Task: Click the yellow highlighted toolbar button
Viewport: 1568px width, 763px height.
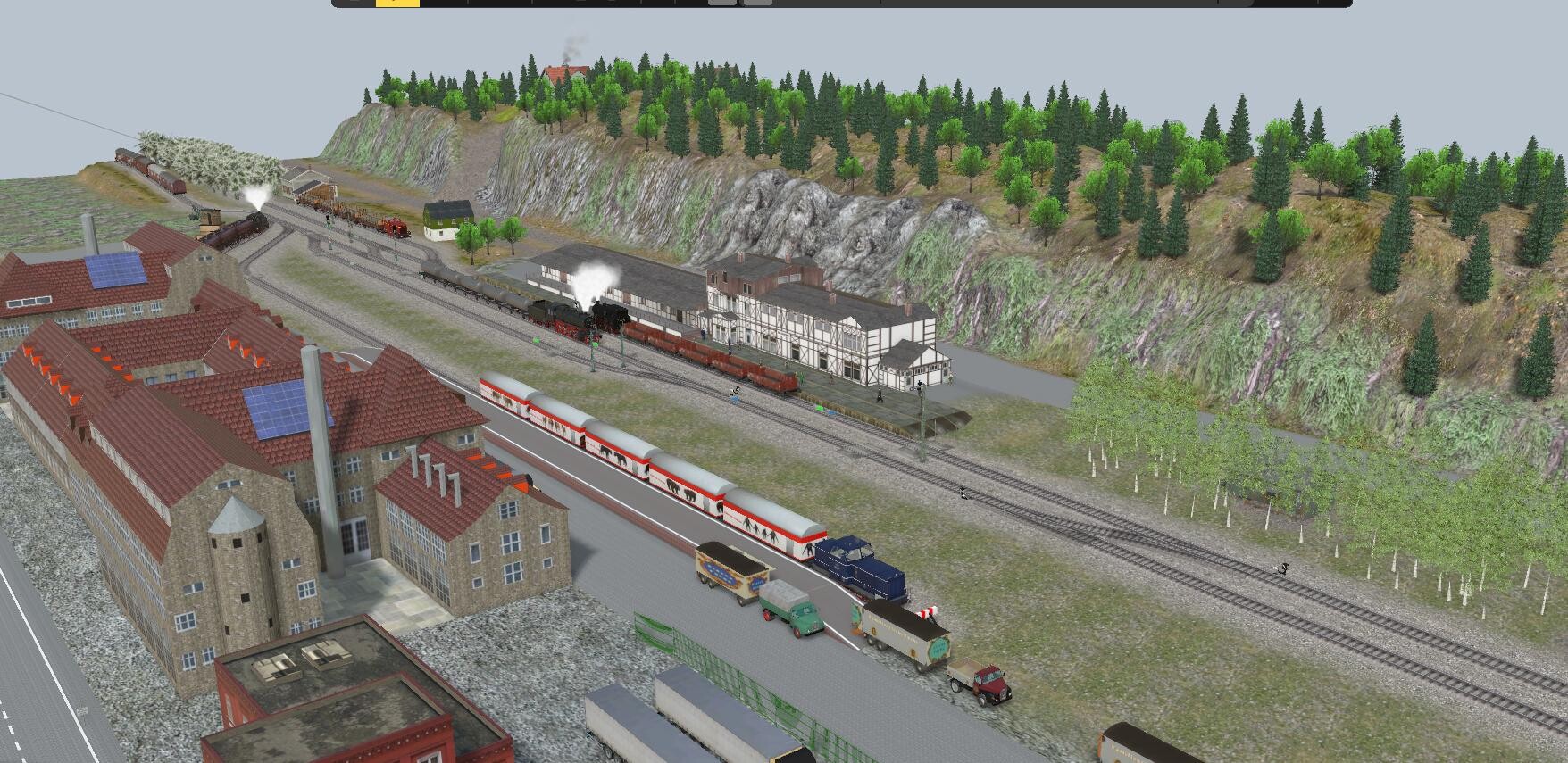Action: pyautogui.click(x=397, y=3)
